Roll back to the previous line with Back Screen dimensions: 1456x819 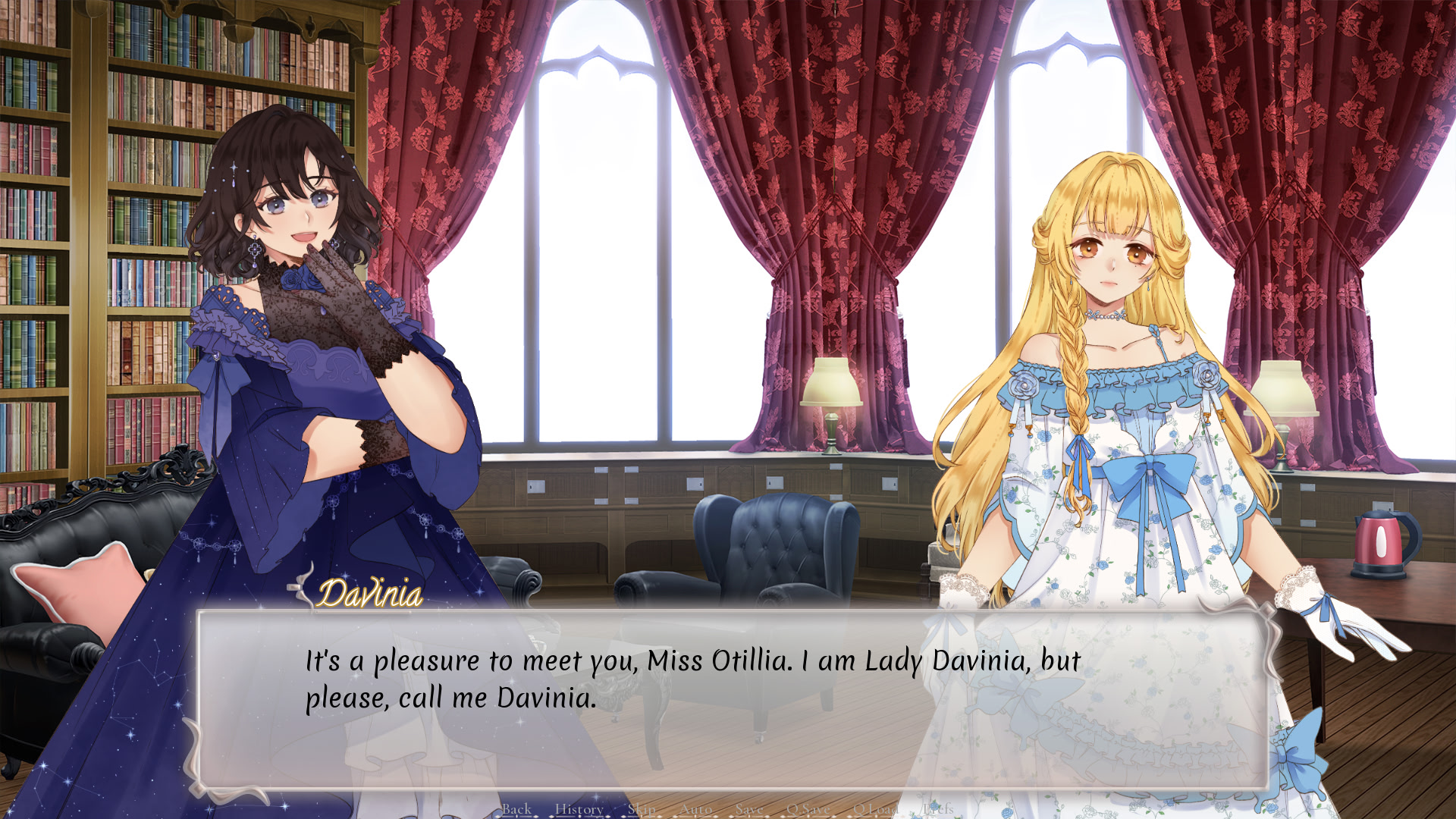tap(516, 809)
